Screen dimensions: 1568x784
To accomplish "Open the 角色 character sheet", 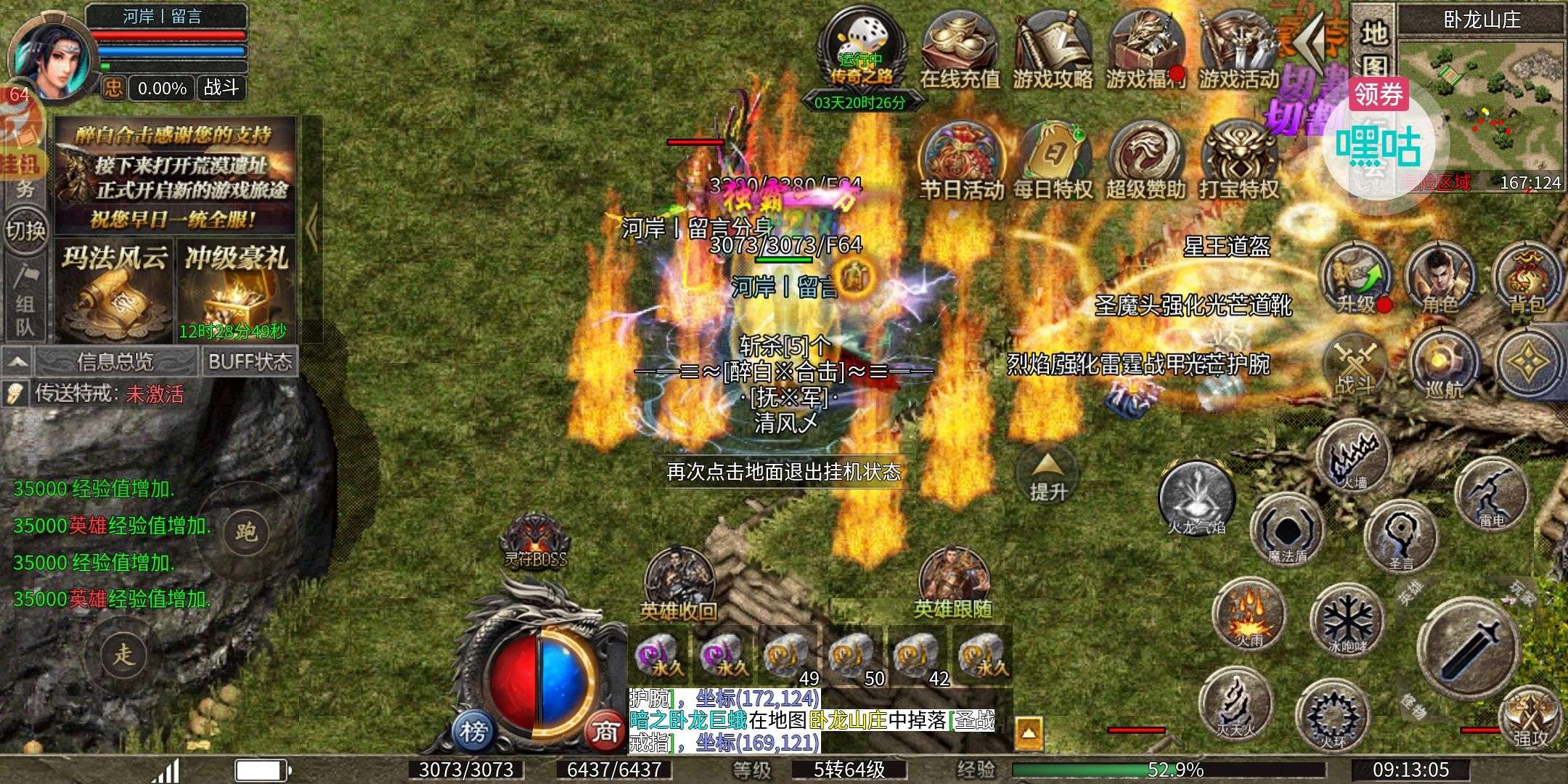I will pos(1440,279).
